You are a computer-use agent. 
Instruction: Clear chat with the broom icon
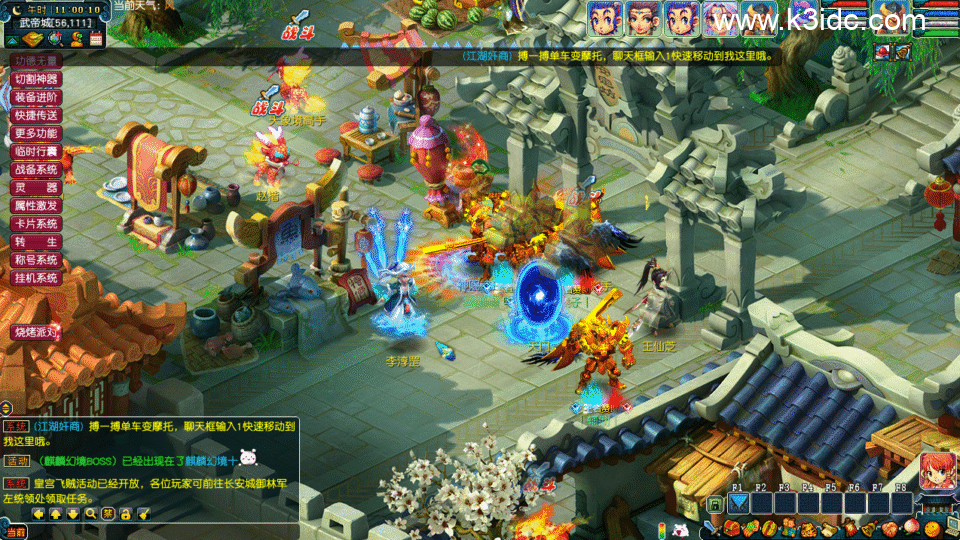point(144,514)
